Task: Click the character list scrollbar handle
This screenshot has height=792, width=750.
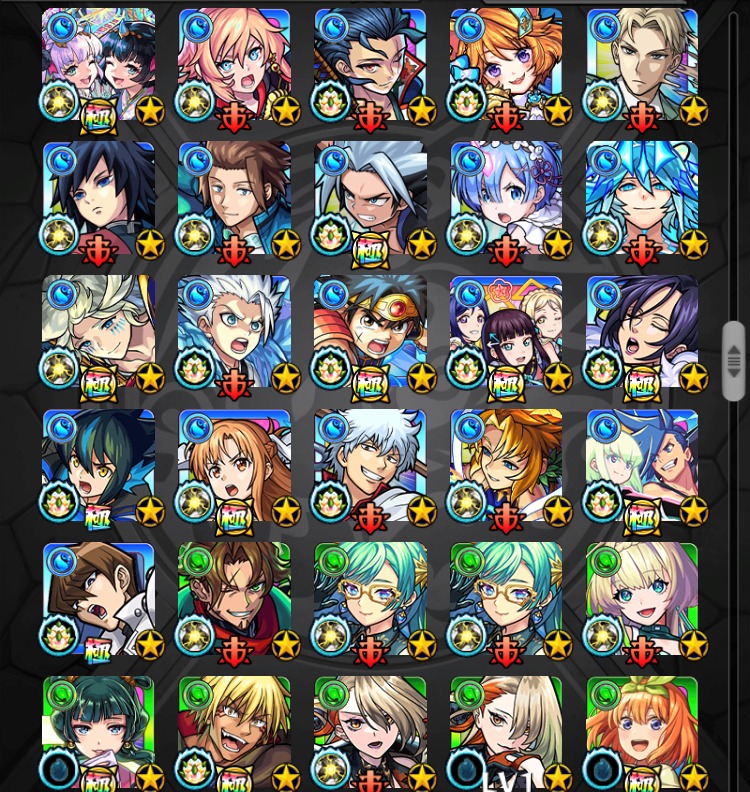Action: point(734,359)
